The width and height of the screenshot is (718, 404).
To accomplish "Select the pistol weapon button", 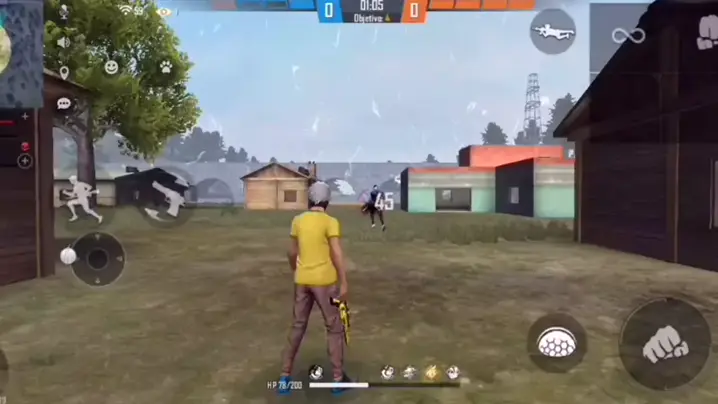I will pos(164,197).
